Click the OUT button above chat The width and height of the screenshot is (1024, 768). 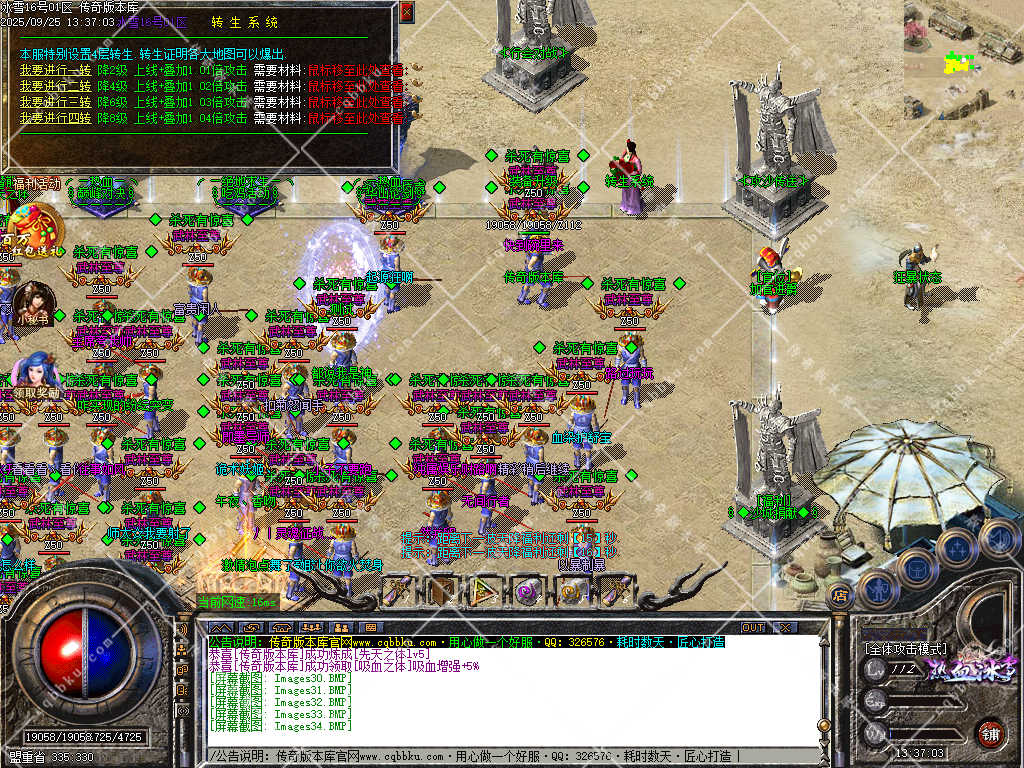pos(752,627)
